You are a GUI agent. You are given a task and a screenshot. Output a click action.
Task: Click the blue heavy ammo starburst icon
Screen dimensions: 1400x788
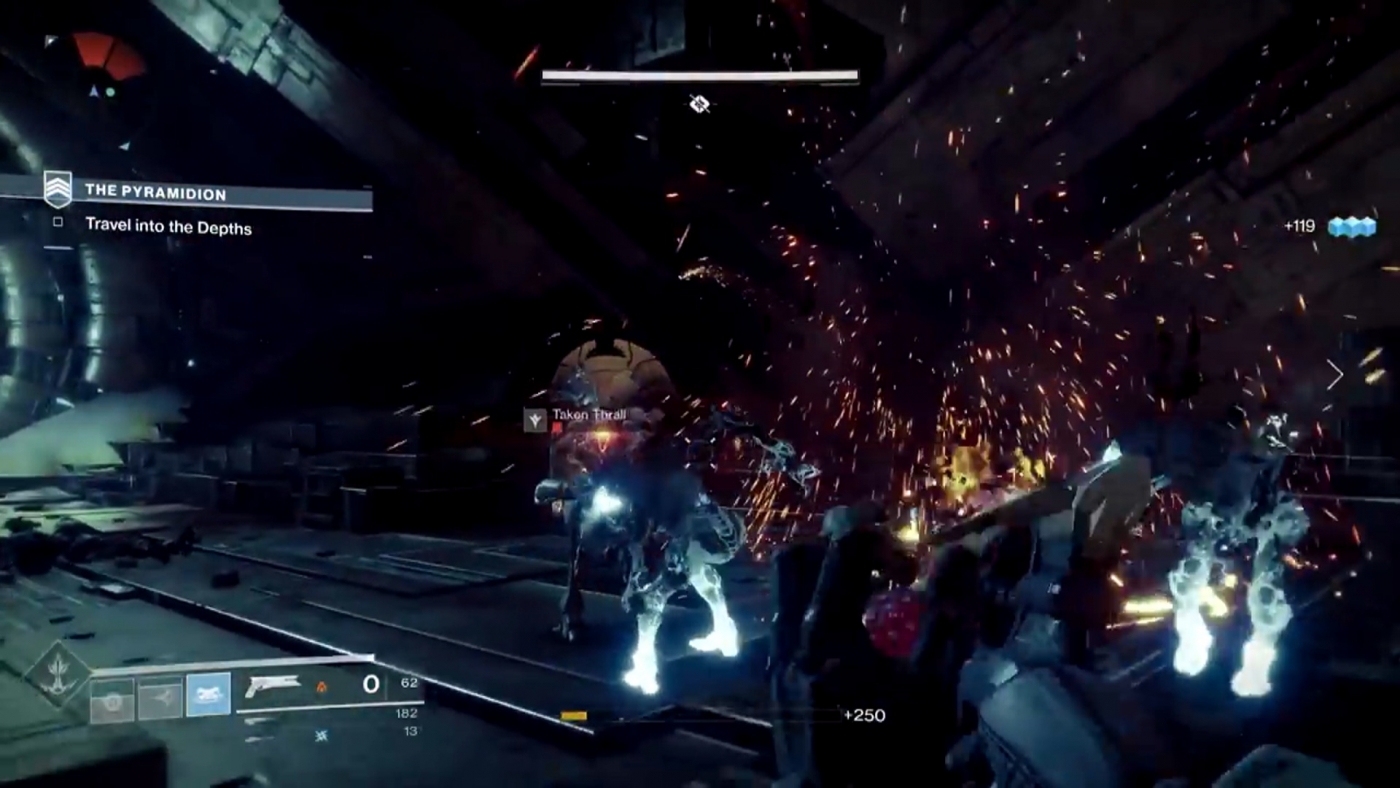click(x=322, y=735)
